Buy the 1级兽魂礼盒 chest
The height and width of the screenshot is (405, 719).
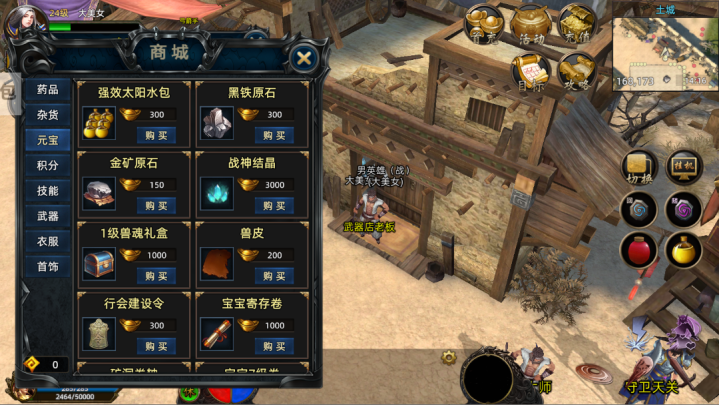[x=156, y=275]
